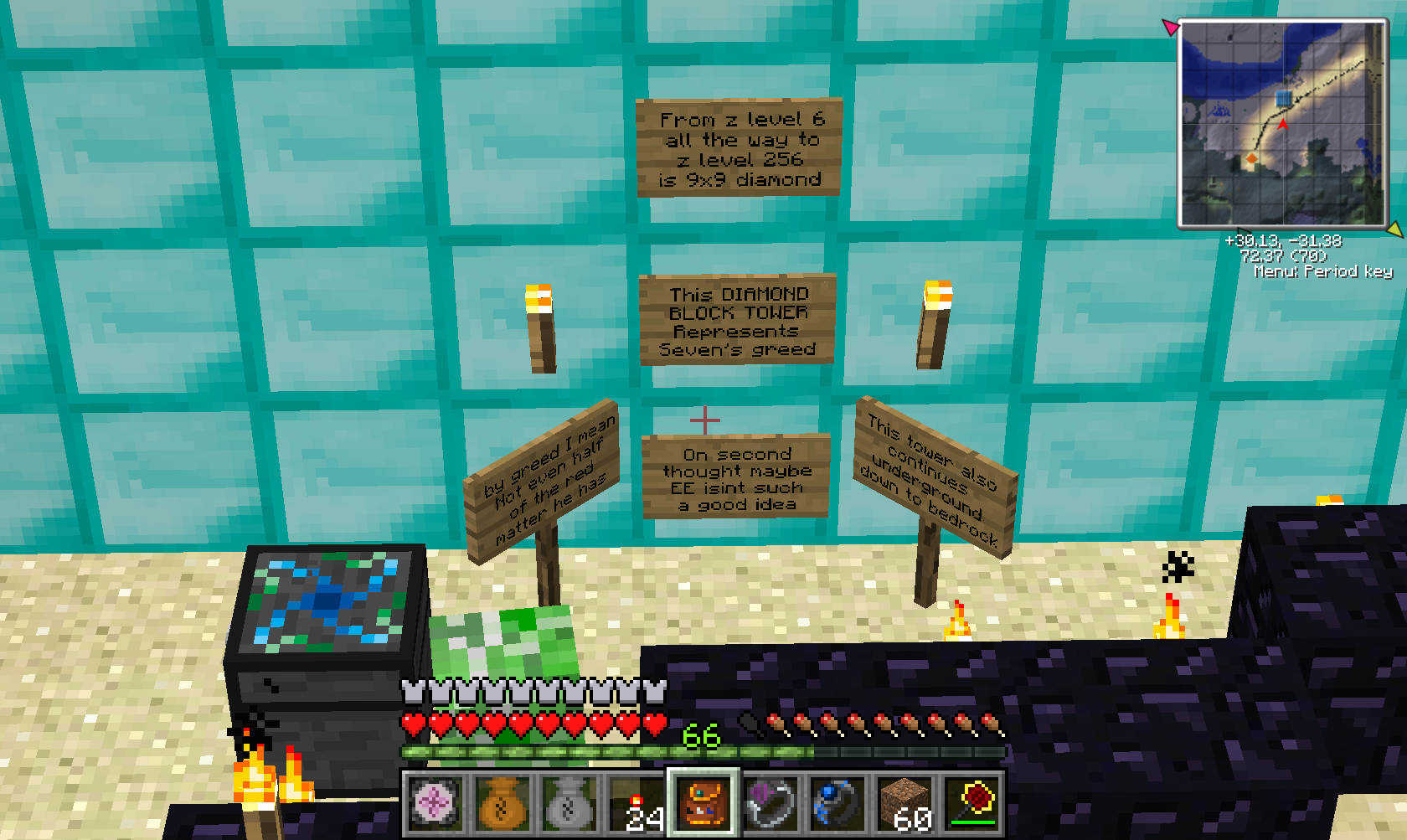This screenshot has height=840, width=1407.
Task: Select the dirt block stack of 60
Action: (x=904, y=803)
